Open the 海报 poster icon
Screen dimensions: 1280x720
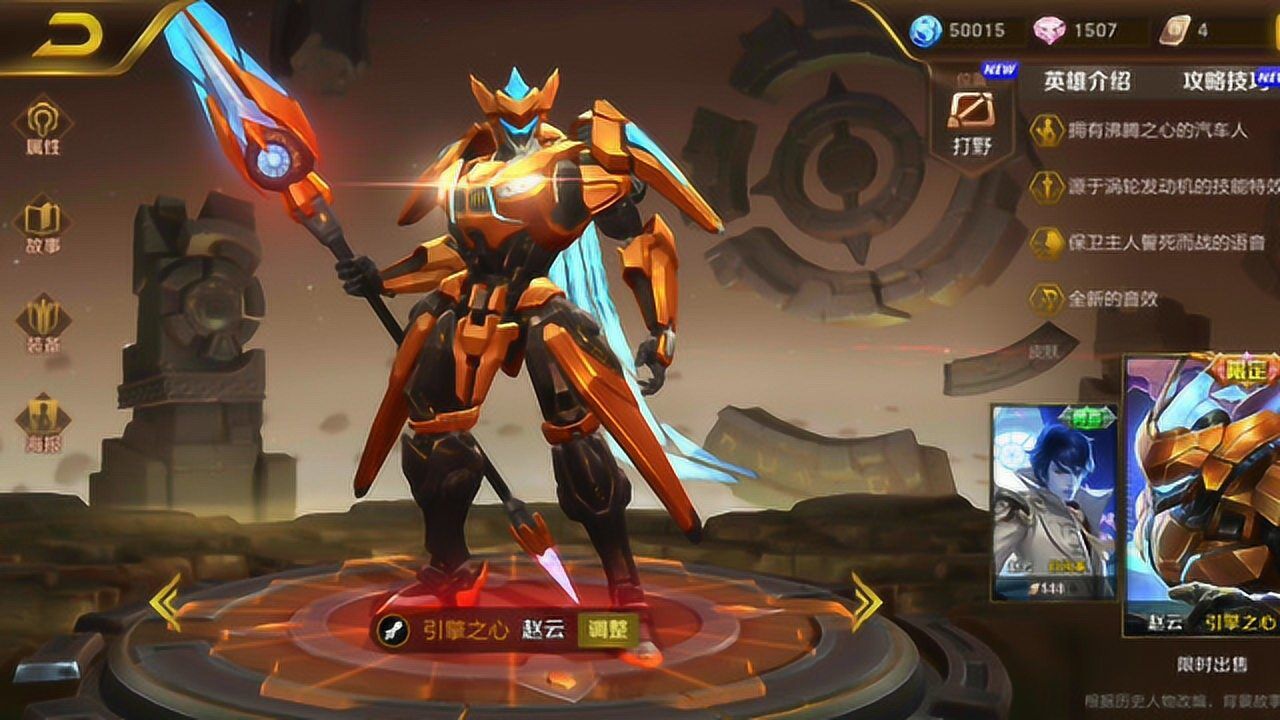(x=42, y=421)
